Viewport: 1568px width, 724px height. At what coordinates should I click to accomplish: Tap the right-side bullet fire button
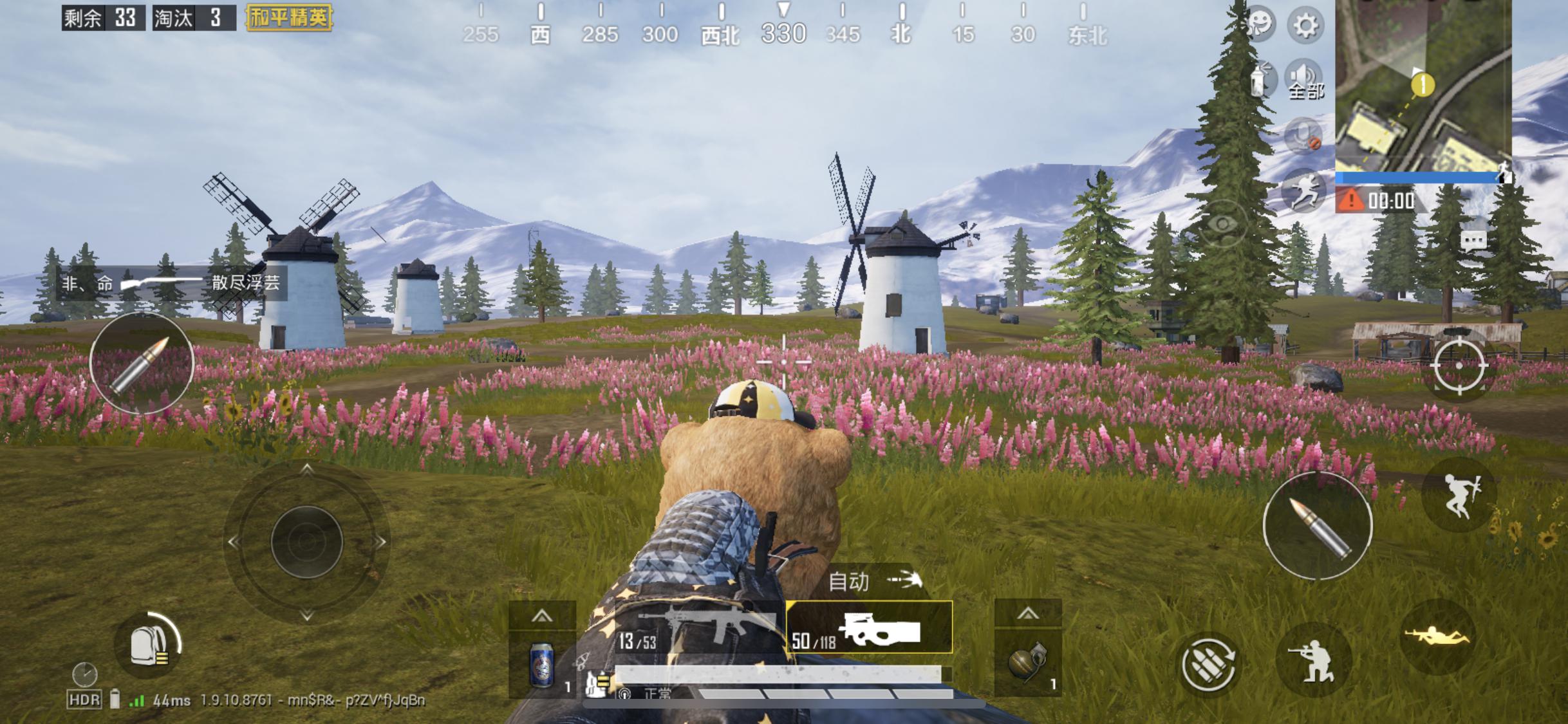(1317, 526)
